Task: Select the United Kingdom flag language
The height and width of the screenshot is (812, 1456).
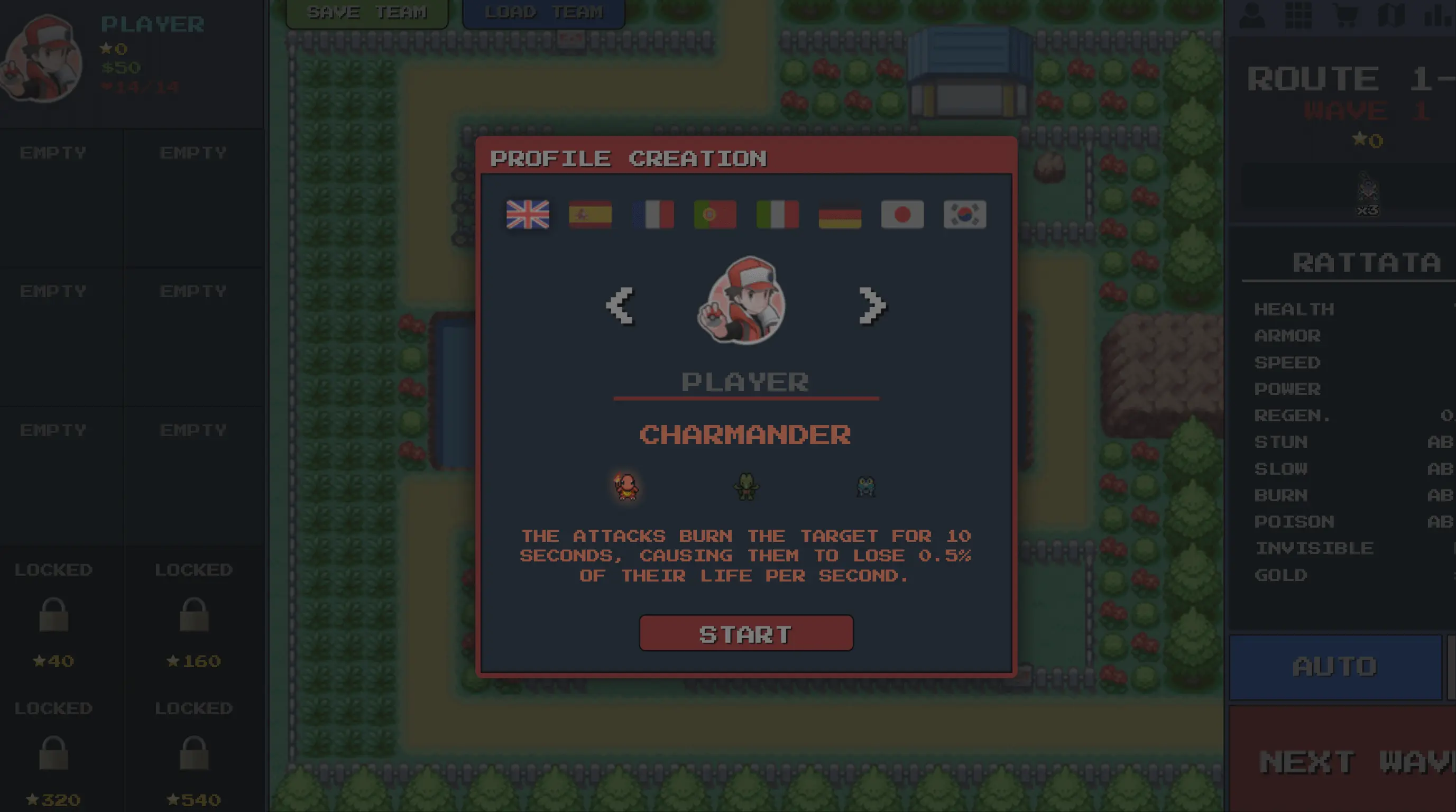Action: pyautogui.click(x=527, y=215)
